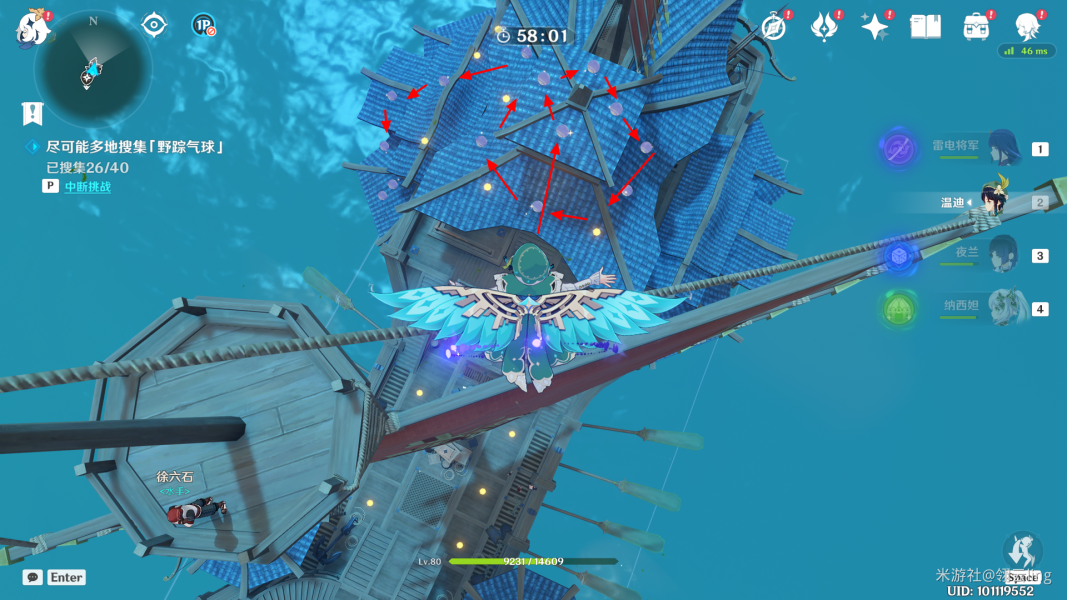Click the 中断挑战 abort challenge link
Image resolution: width=1067 pixels, height=600 pixels.
[x=88, y=186]
